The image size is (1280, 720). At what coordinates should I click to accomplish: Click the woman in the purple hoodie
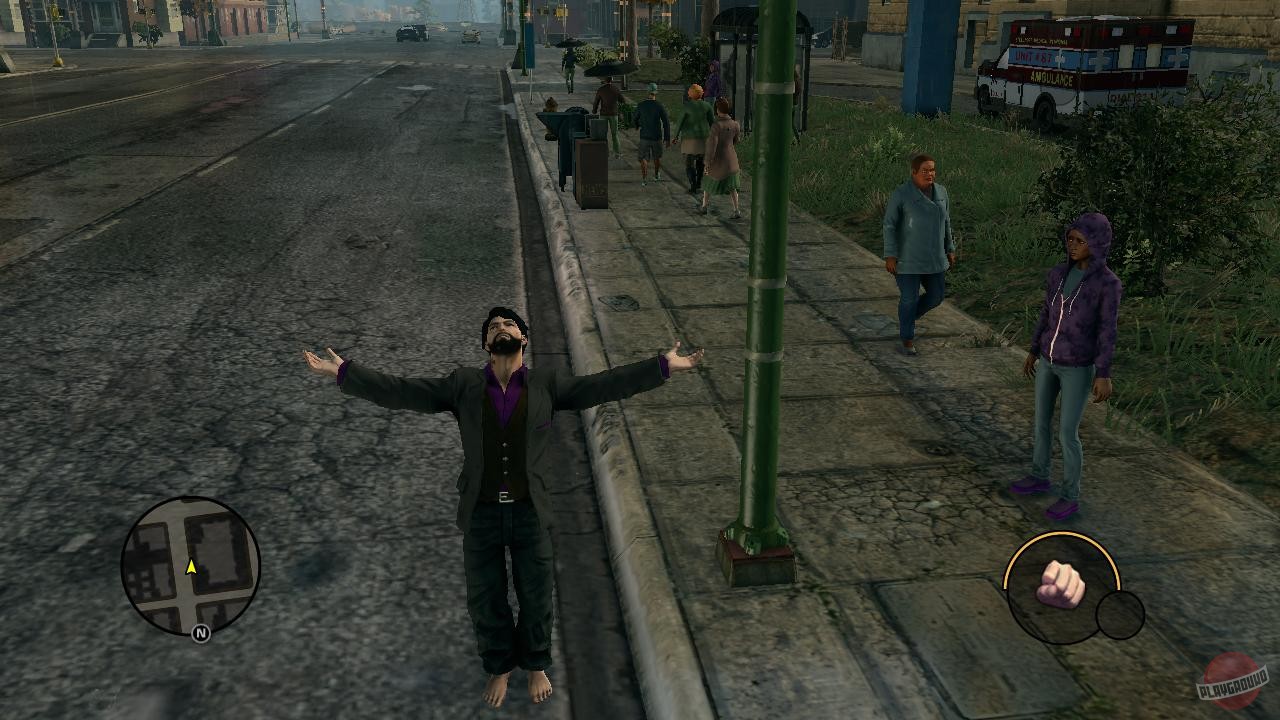point(1075,320)
